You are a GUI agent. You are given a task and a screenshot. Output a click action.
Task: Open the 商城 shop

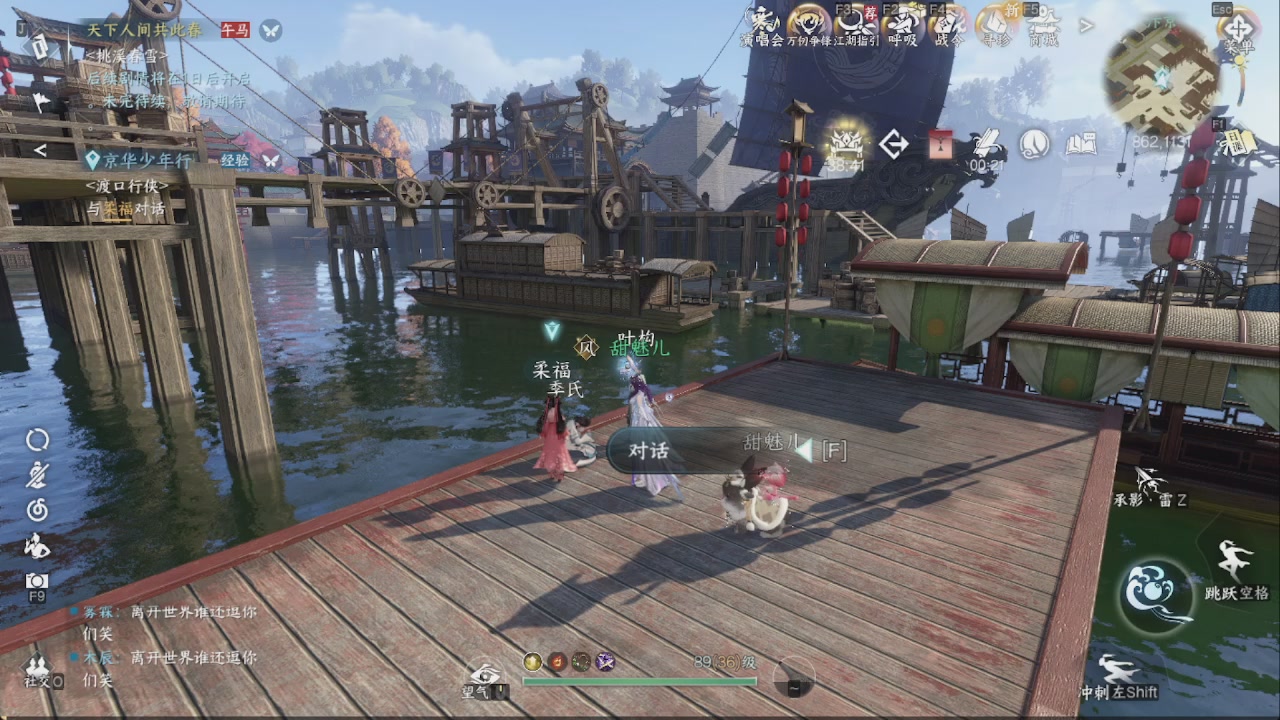coord(1043,24)
